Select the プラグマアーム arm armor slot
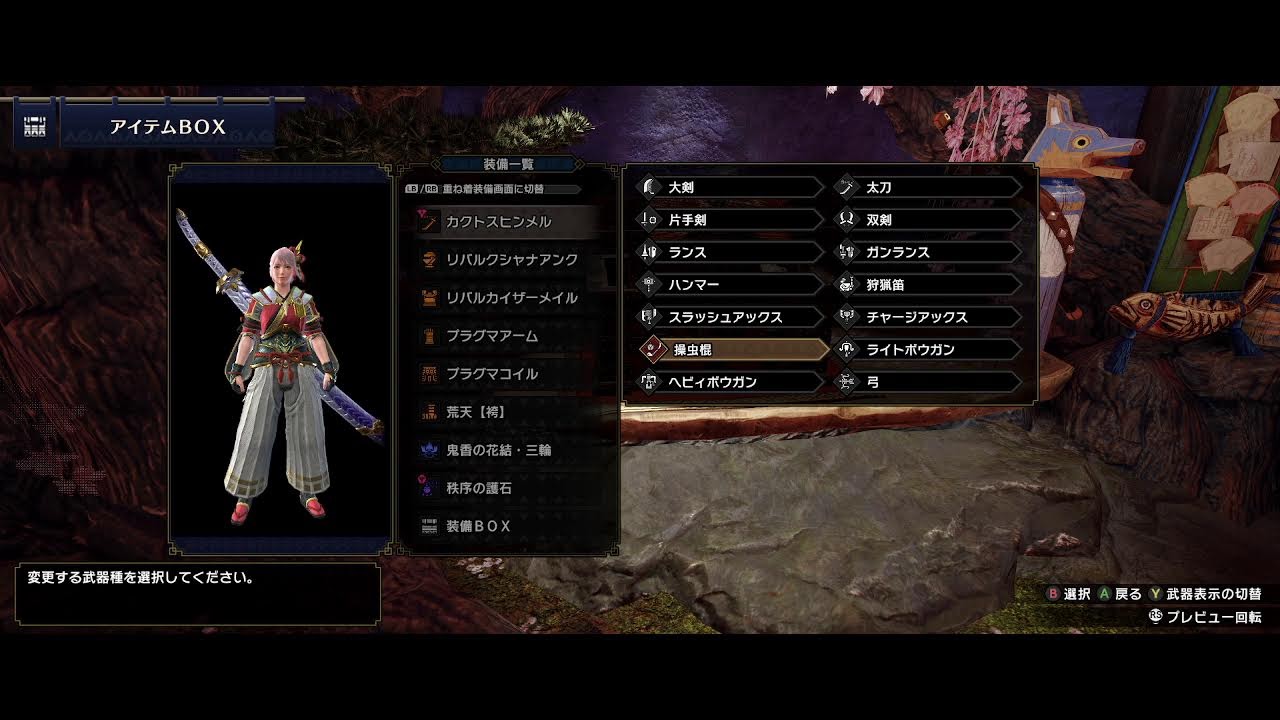1280x720 pixels. pyautogui.click(x=505, y=335)
